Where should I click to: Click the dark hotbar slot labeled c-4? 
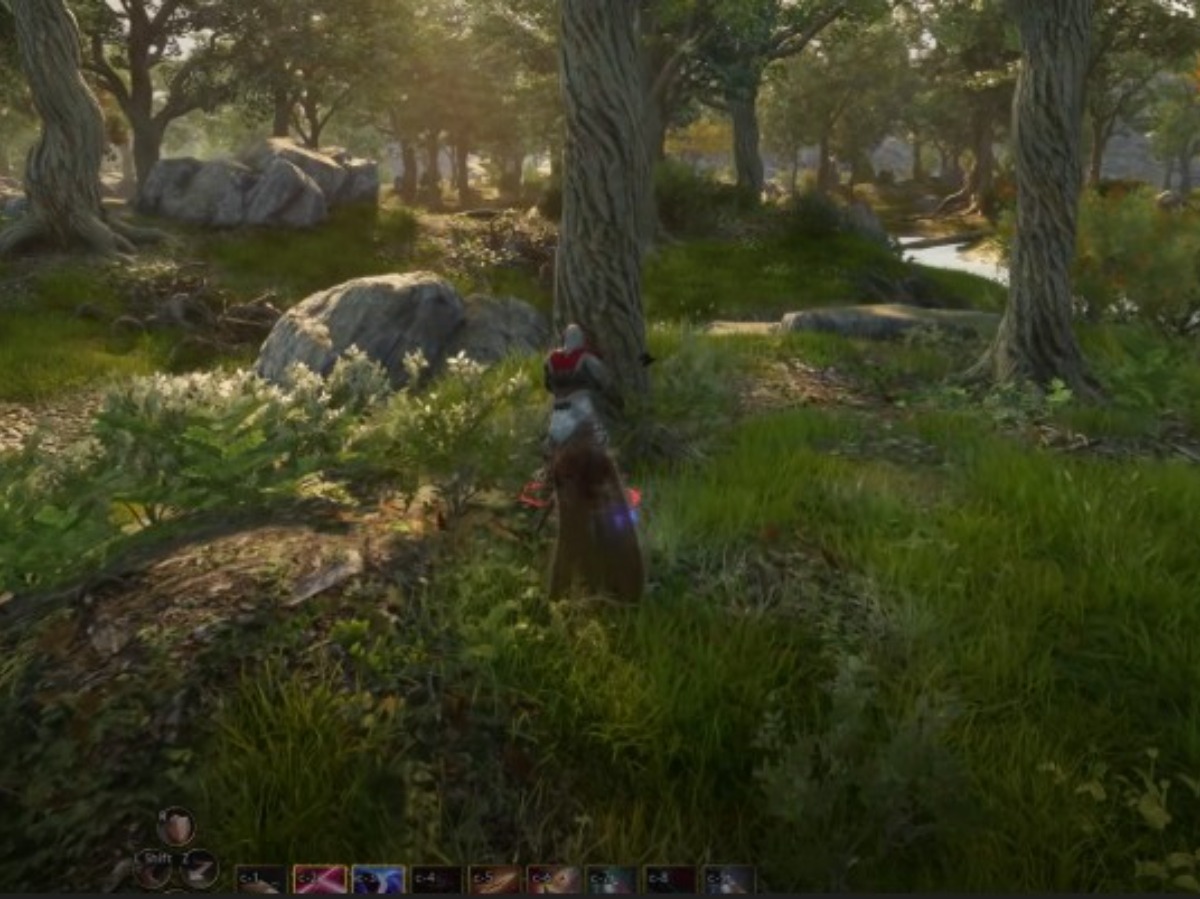tap(437, 879)
